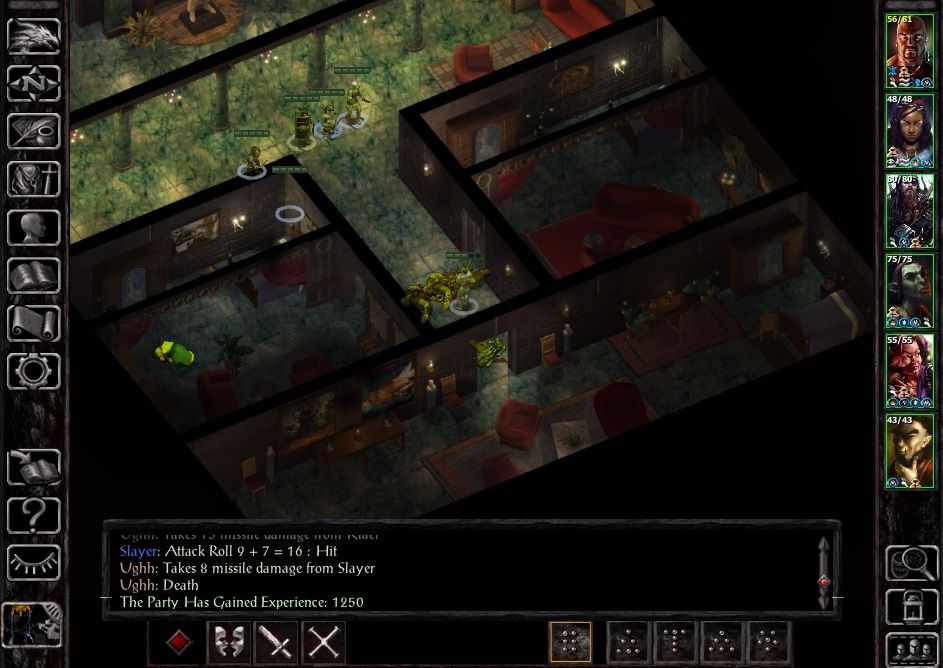943x668 pixels.
Task: Choose the bearded dwarf portrait with 80/80
Action: click(908, 212)
